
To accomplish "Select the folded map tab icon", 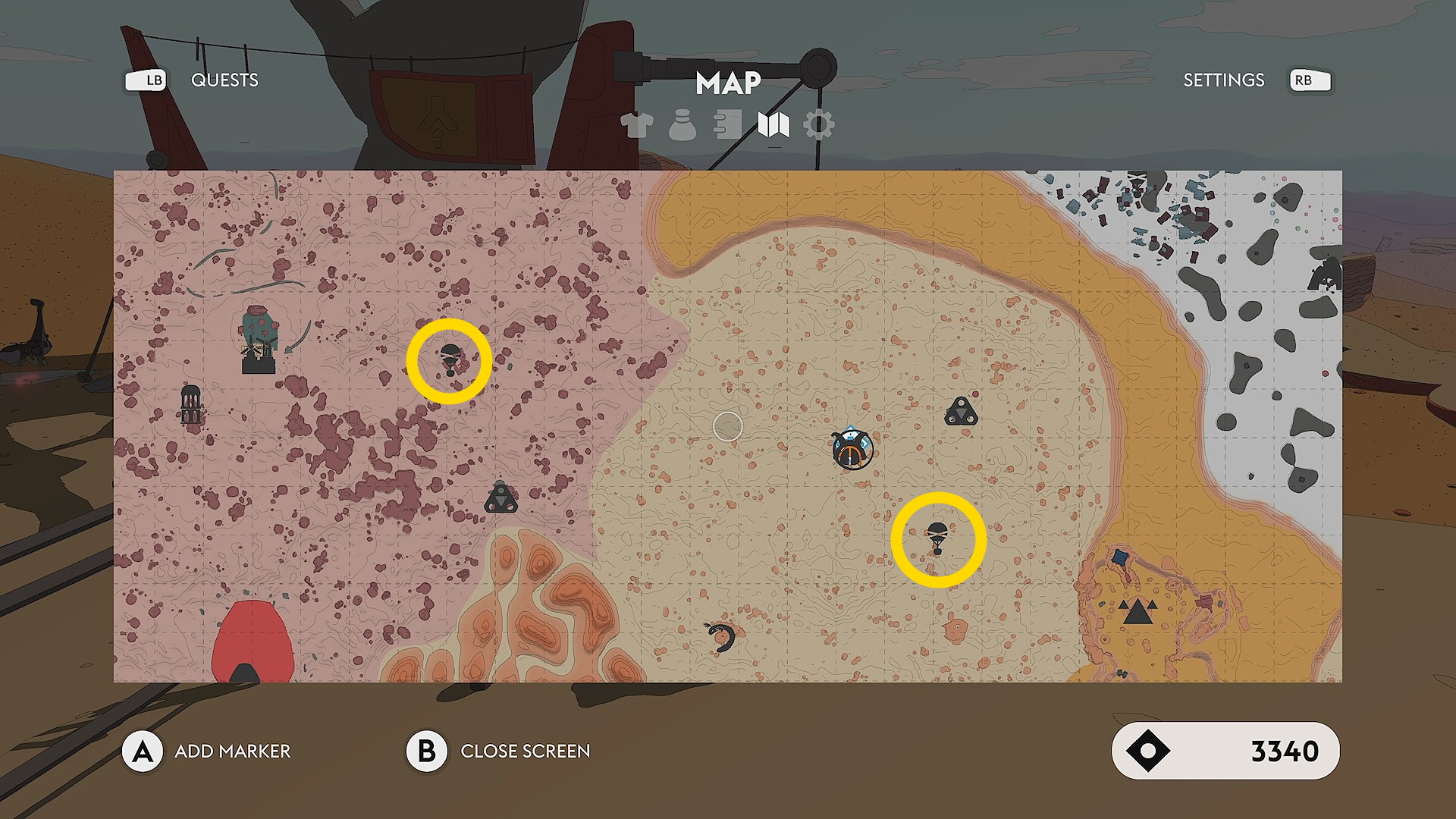I will 773,125.
